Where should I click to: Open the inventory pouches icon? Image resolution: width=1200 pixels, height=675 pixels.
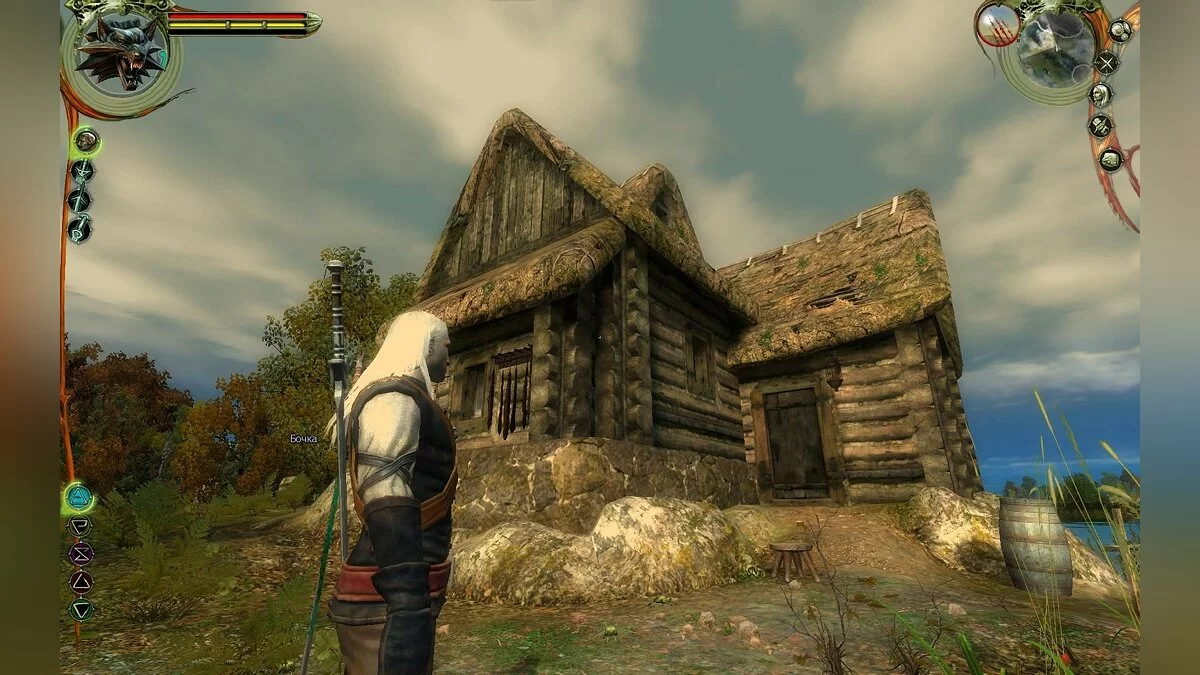(1120, 30)
